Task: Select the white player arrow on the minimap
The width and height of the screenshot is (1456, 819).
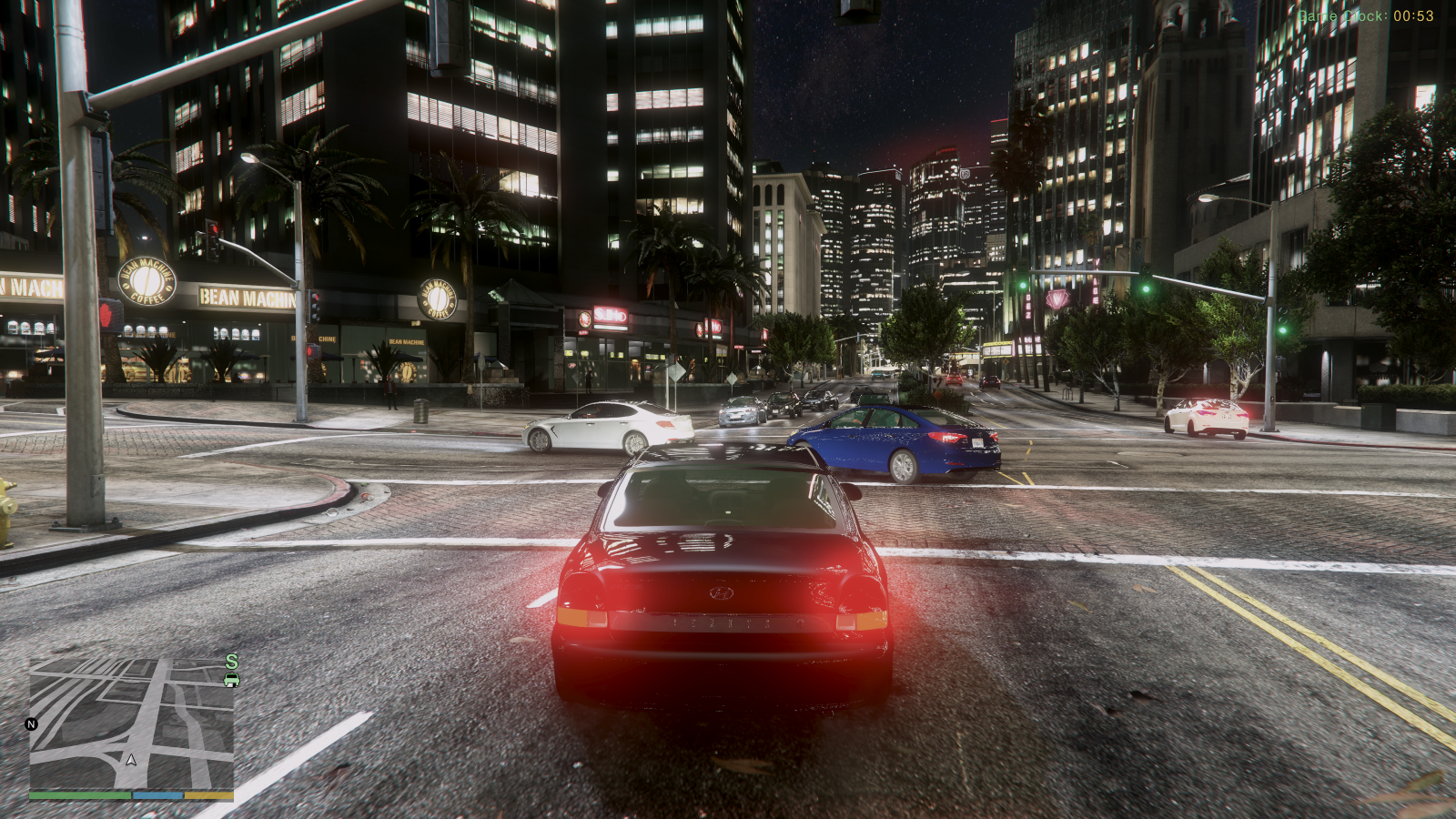Action: [130, 759]
